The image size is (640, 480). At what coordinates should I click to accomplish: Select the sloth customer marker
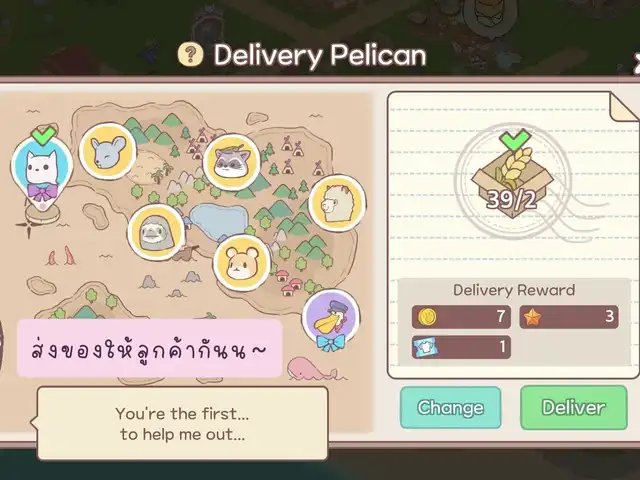157,232
